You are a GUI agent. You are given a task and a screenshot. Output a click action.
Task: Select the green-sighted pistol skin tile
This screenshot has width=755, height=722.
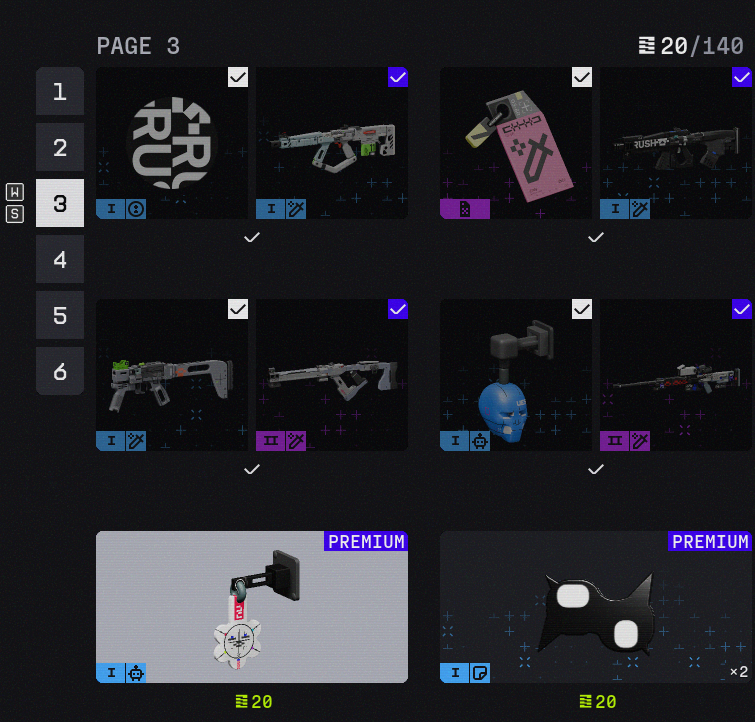coord(172,375)
